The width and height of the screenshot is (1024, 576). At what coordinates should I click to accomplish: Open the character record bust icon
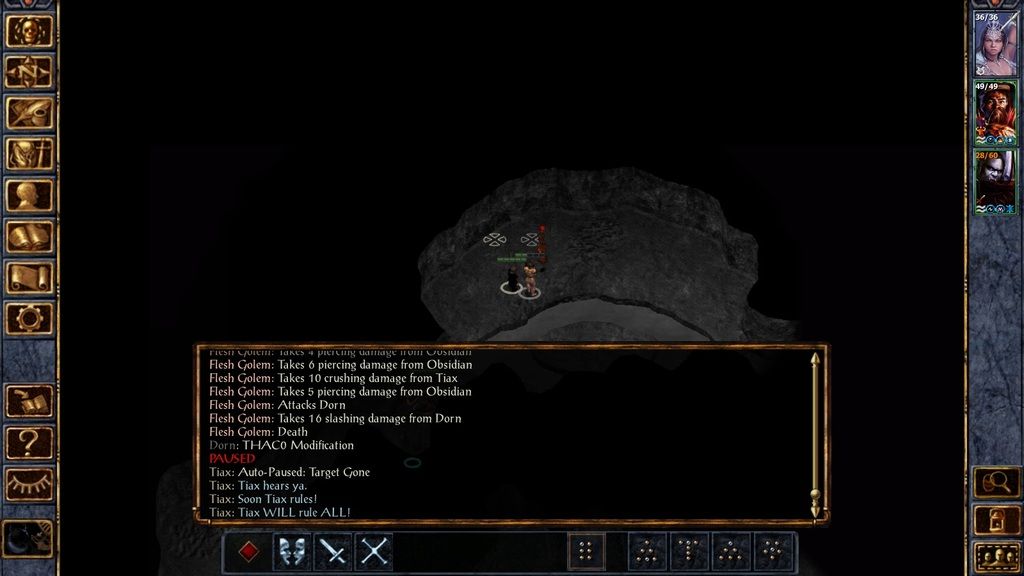[29, 195]
